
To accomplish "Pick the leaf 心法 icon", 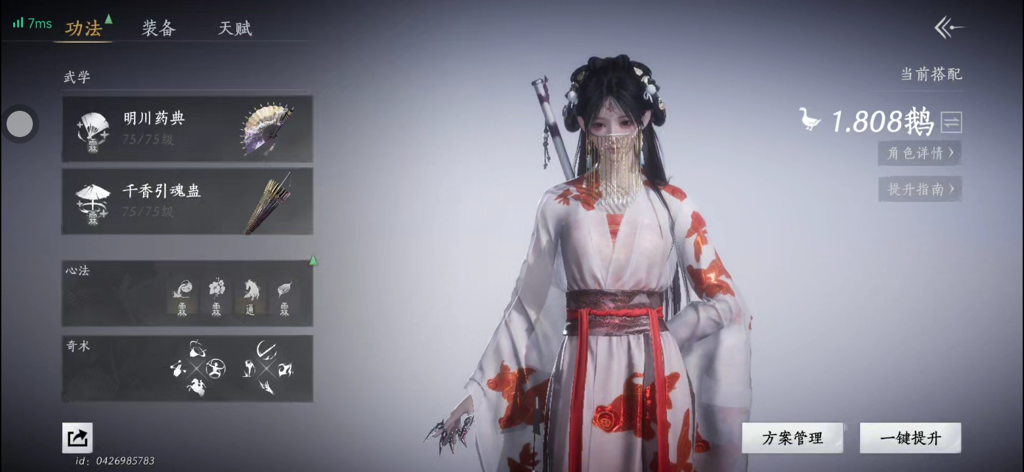I will [285, 297].
